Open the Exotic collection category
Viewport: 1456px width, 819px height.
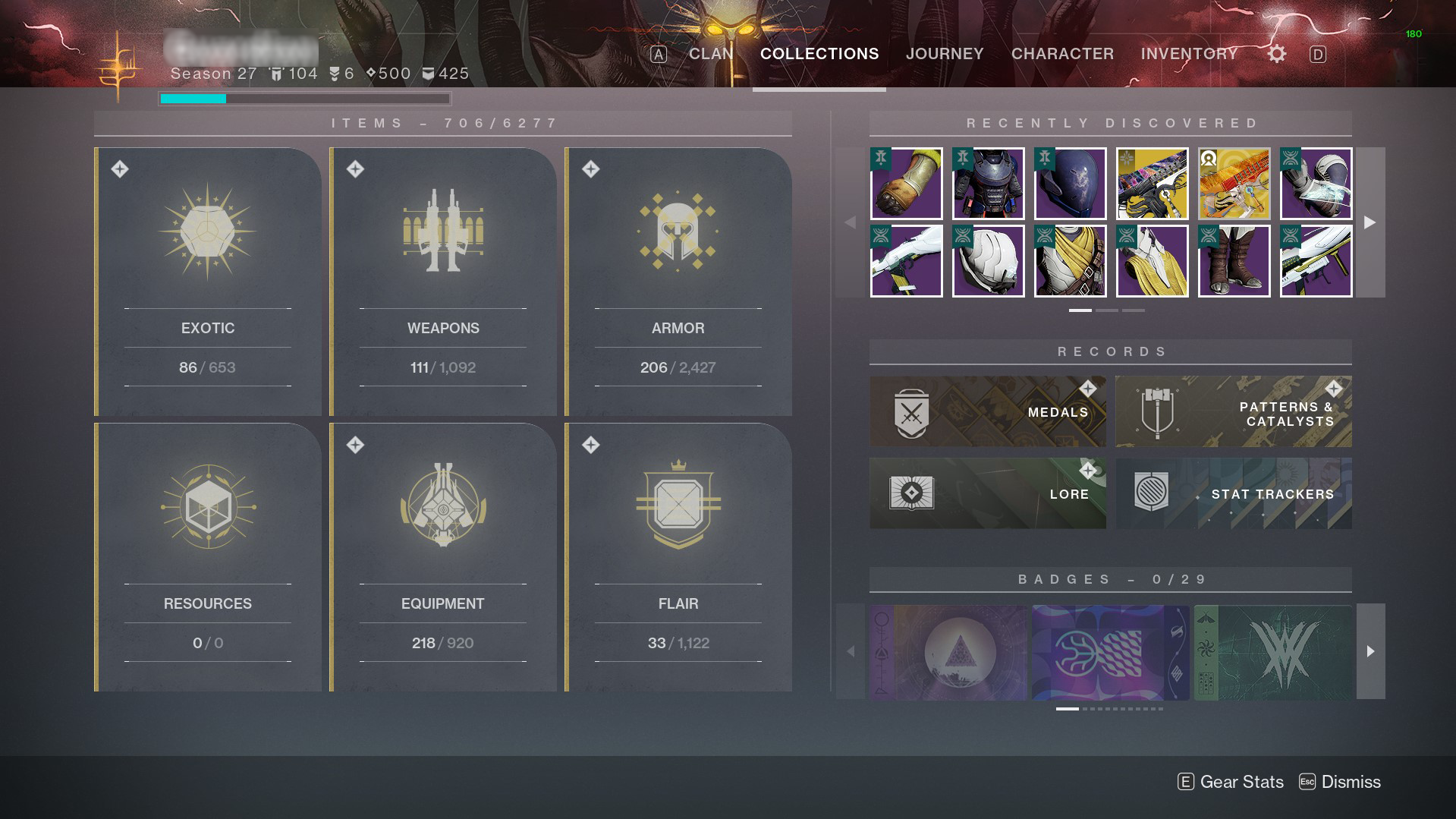(208, 282)
